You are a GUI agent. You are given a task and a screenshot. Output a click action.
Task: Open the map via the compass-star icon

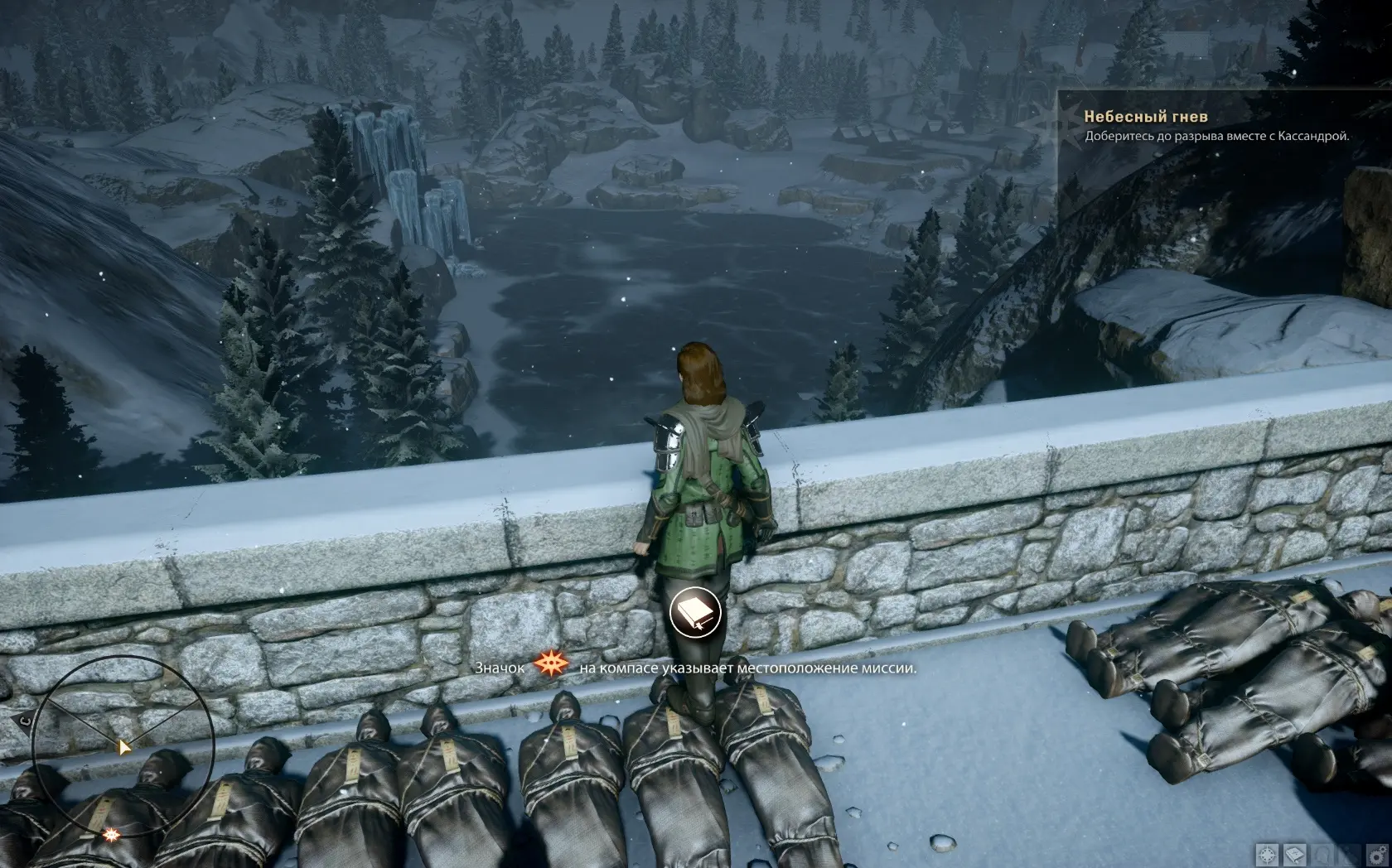pyautogui.click(x=1267, y=855)
